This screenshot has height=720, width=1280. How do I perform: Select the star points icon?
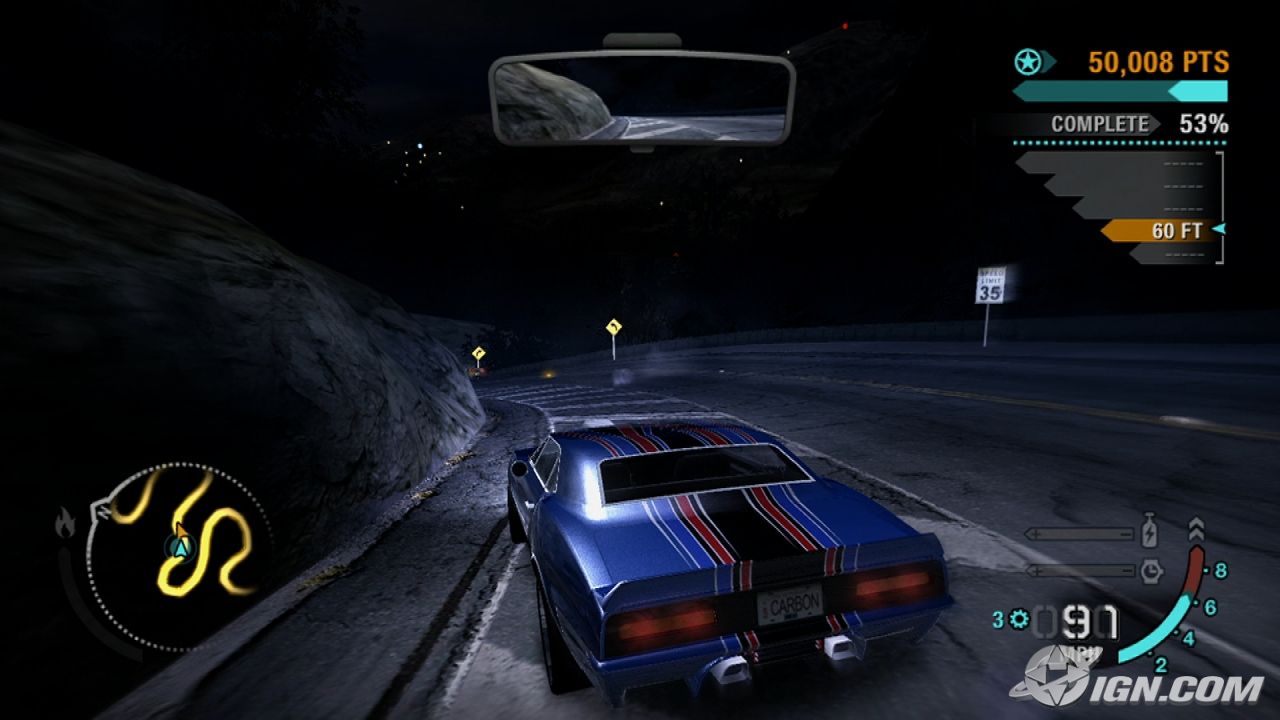coord(1027,63)
